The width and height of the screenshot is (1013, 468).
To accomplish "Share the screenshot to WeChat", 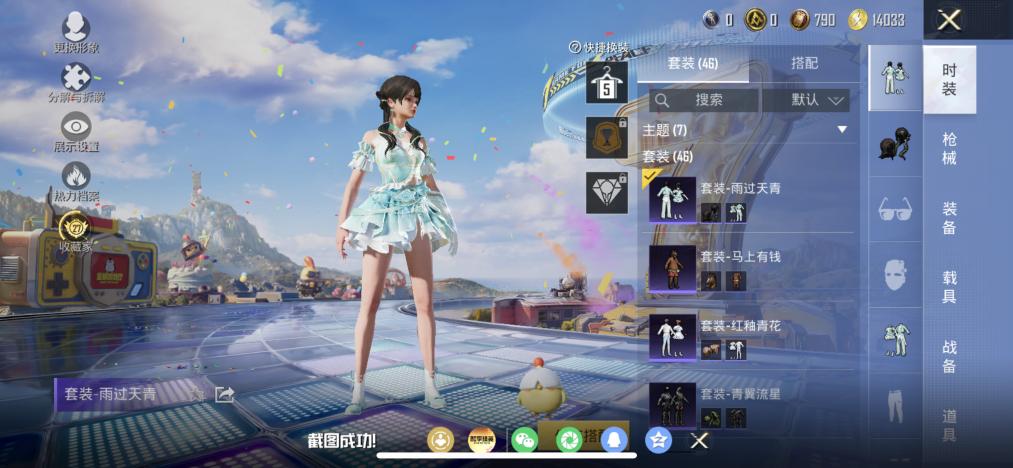I will point(525,440).
